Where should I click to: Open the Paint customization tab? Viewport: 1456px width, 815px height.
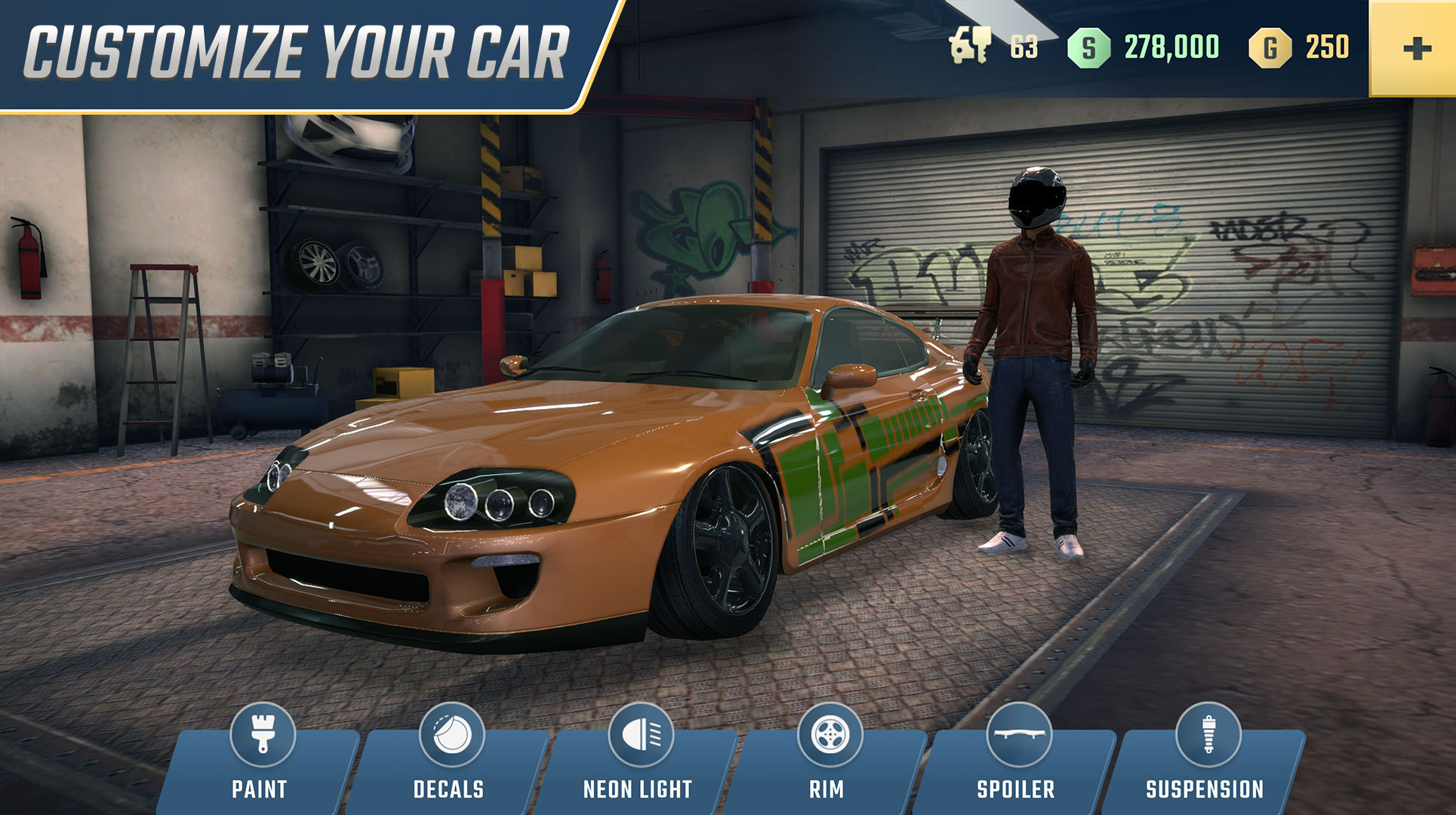(261, 789)
